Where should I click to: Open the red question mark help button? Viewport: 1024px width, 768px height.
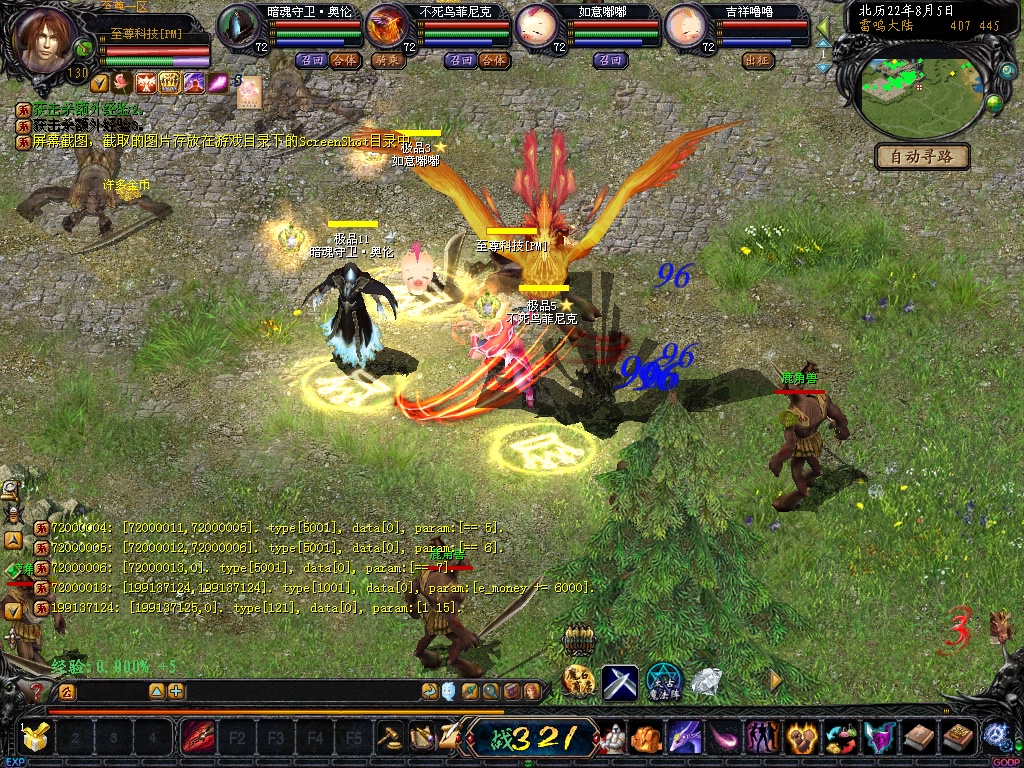(37, 691)
